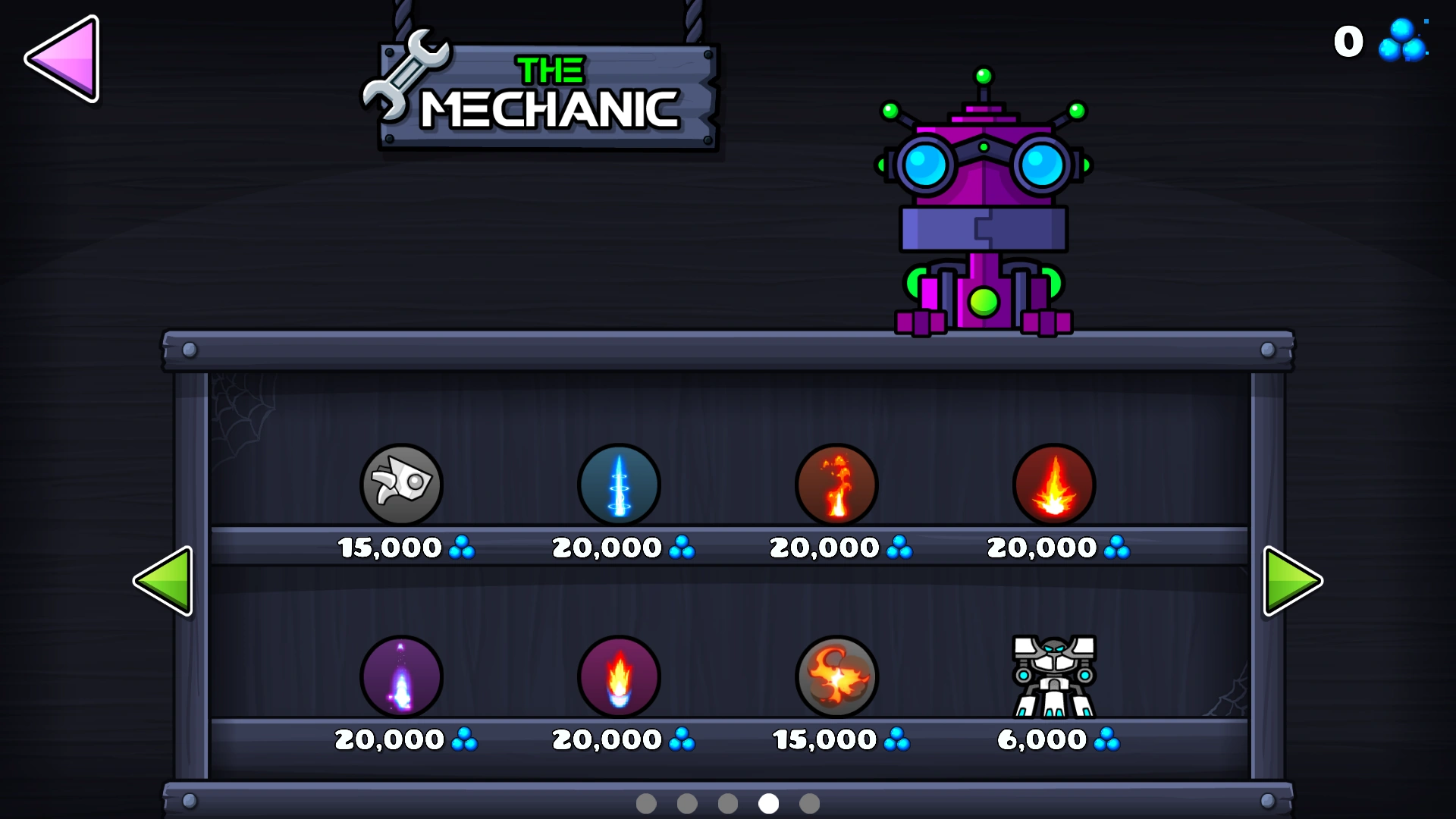Image resolution: width=1456 pixels, height=819 pixels.
Task: Select the blue-and-red flame icon priced 20,000
Action: coord(618,677)
